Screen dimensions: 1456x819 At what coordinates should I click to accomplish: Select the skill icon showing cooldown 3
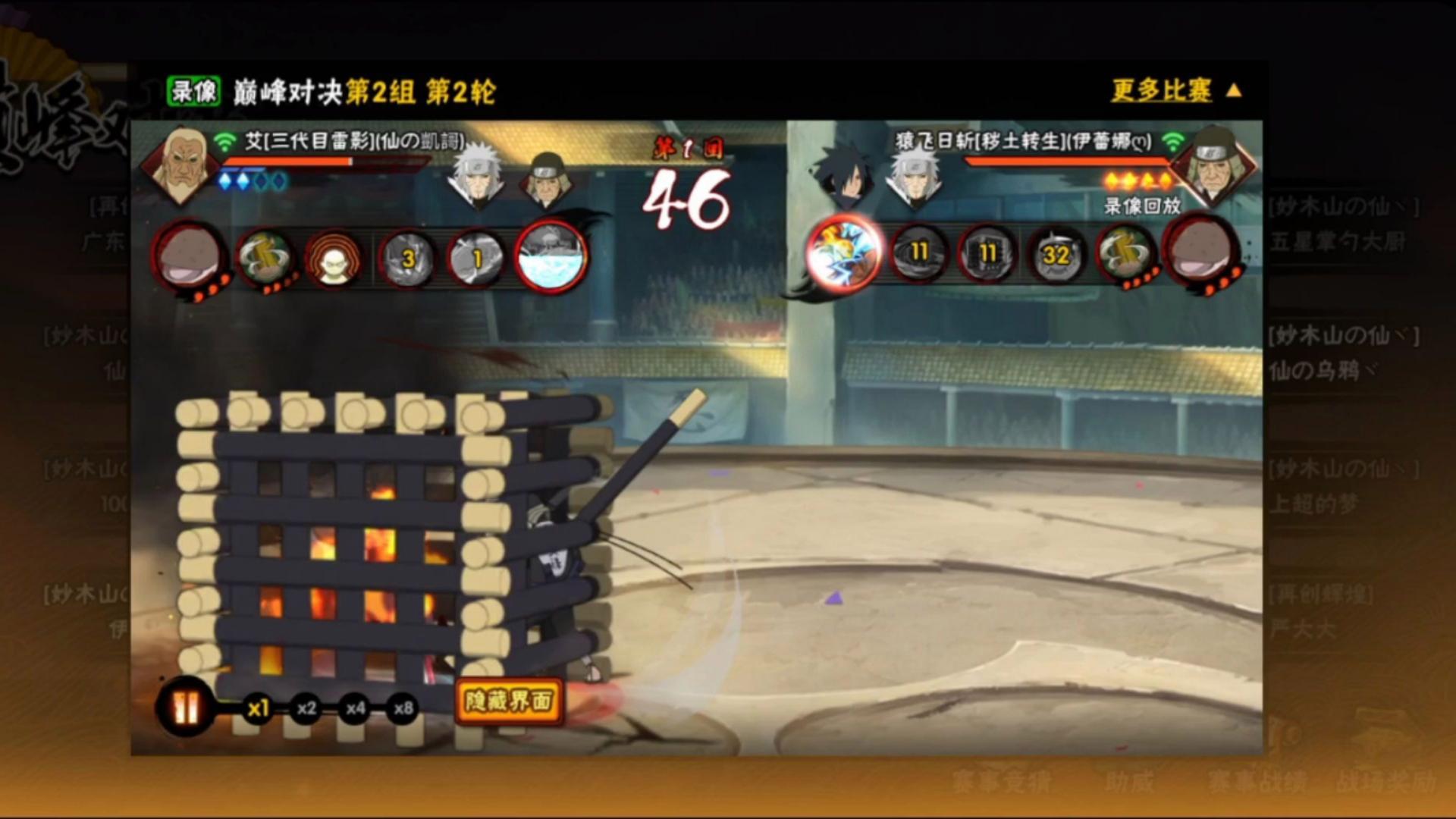pos(407,258)
